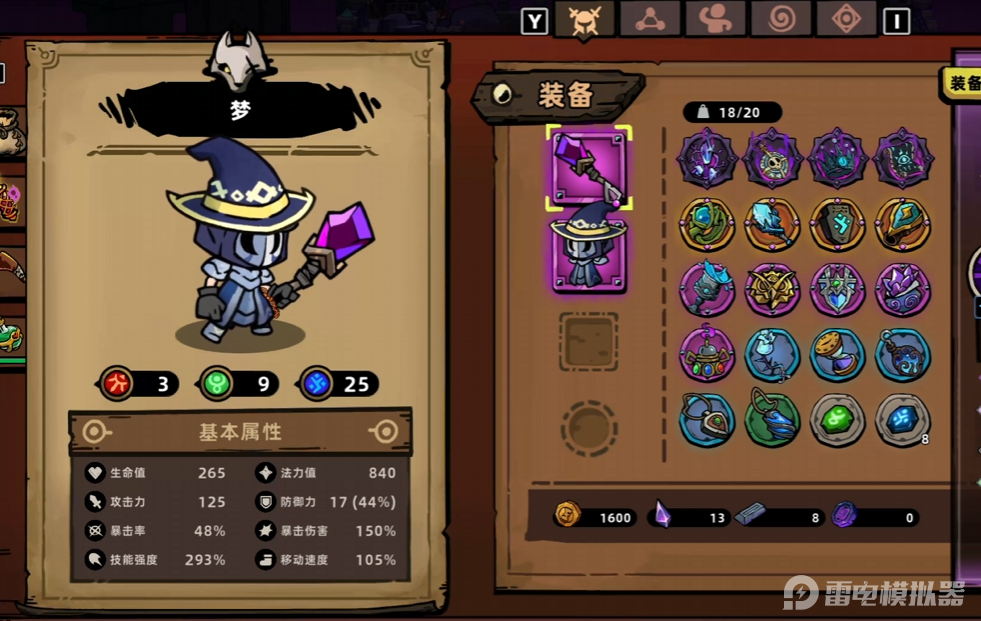Open the diamond eye tab
This screenshot has height=621, width=981.
[846, 20]
